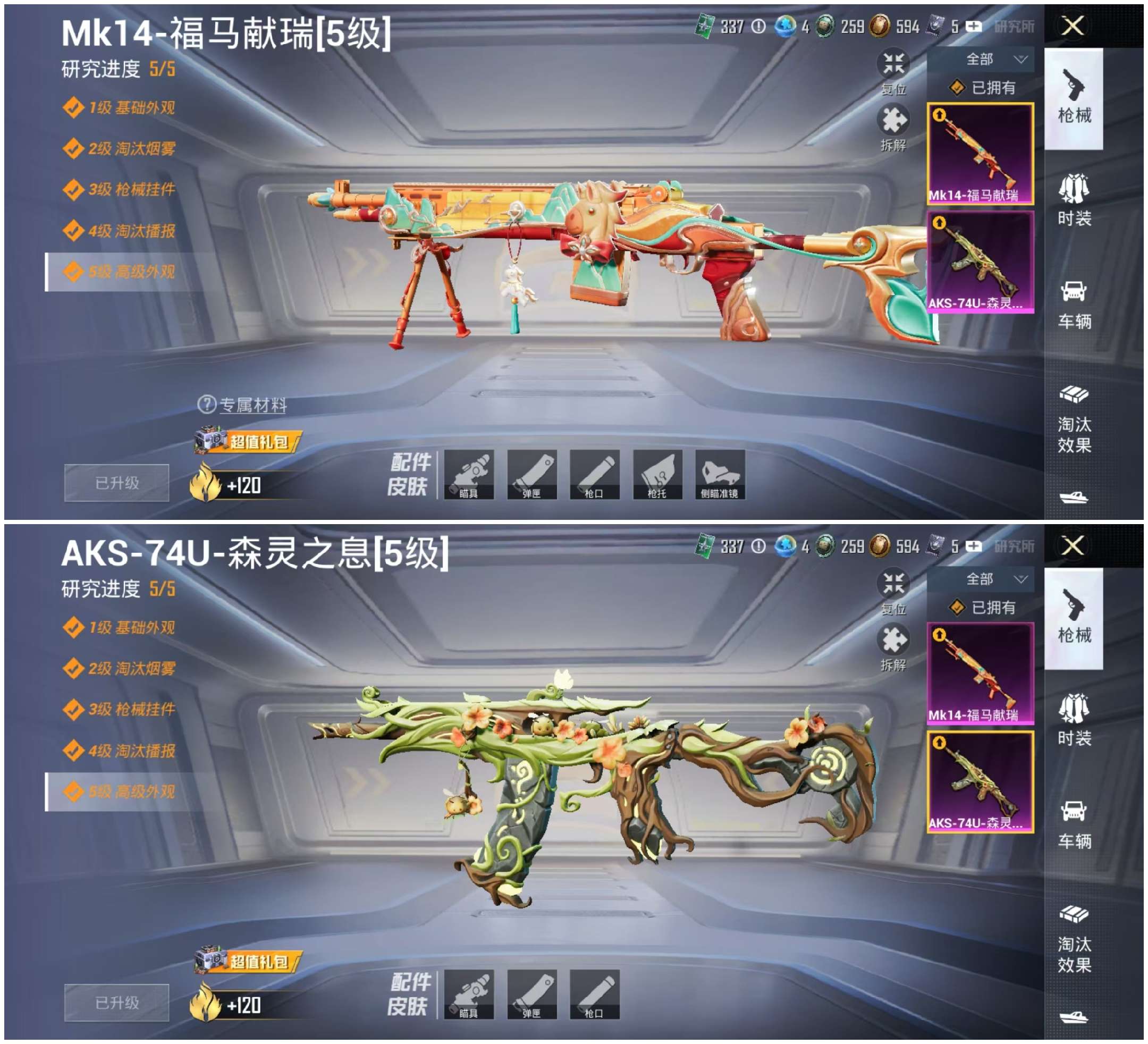Select 4级 淘汰播报 on the AKS-74U screen
The width and height of the screenshot is (1148, 1044).
pyautogui.click(x=131, y=751)
